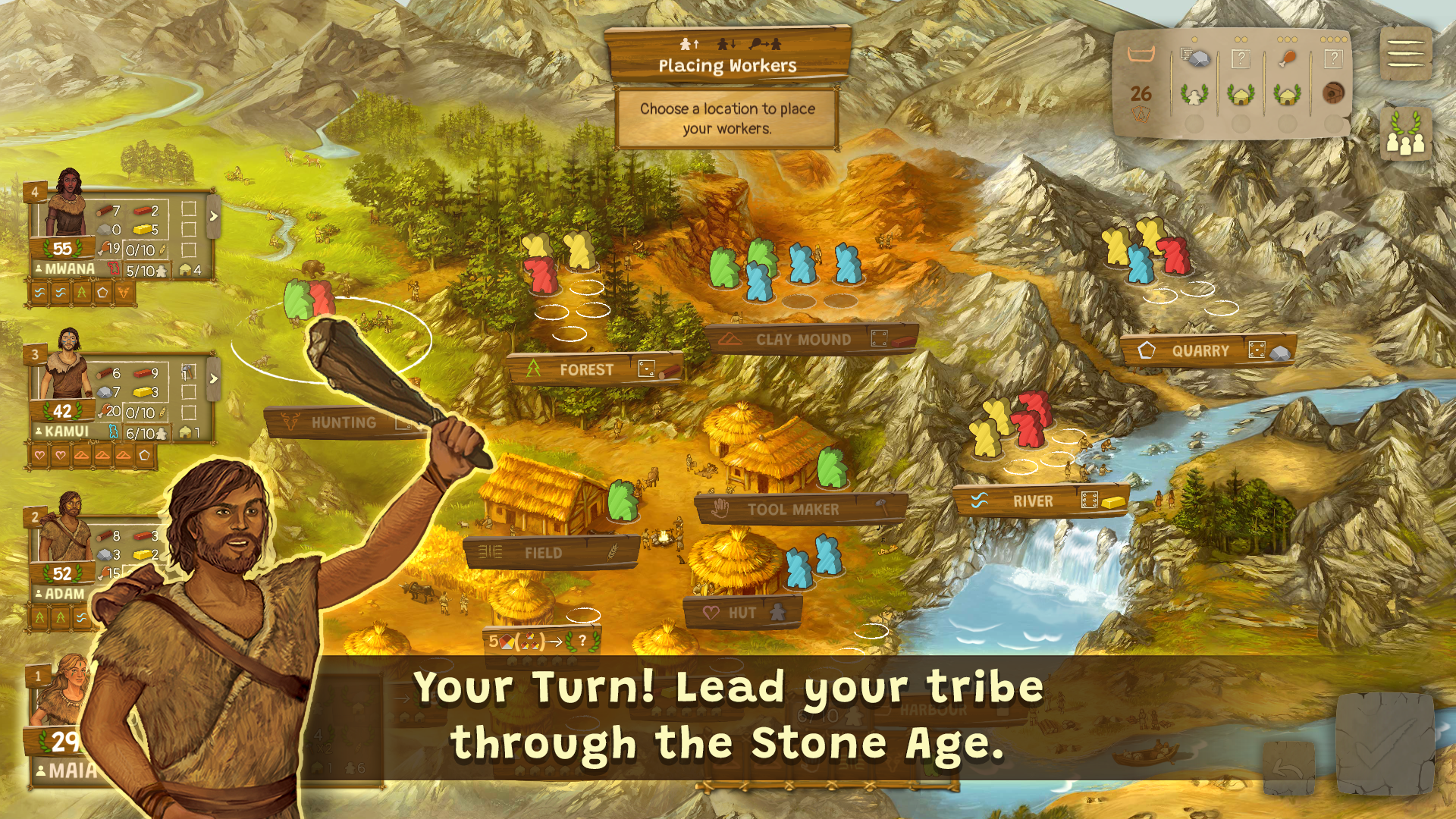This screenshot has height=819, width=1456.
Task: Open Mwana's player portrait
Action: point(67,203)
